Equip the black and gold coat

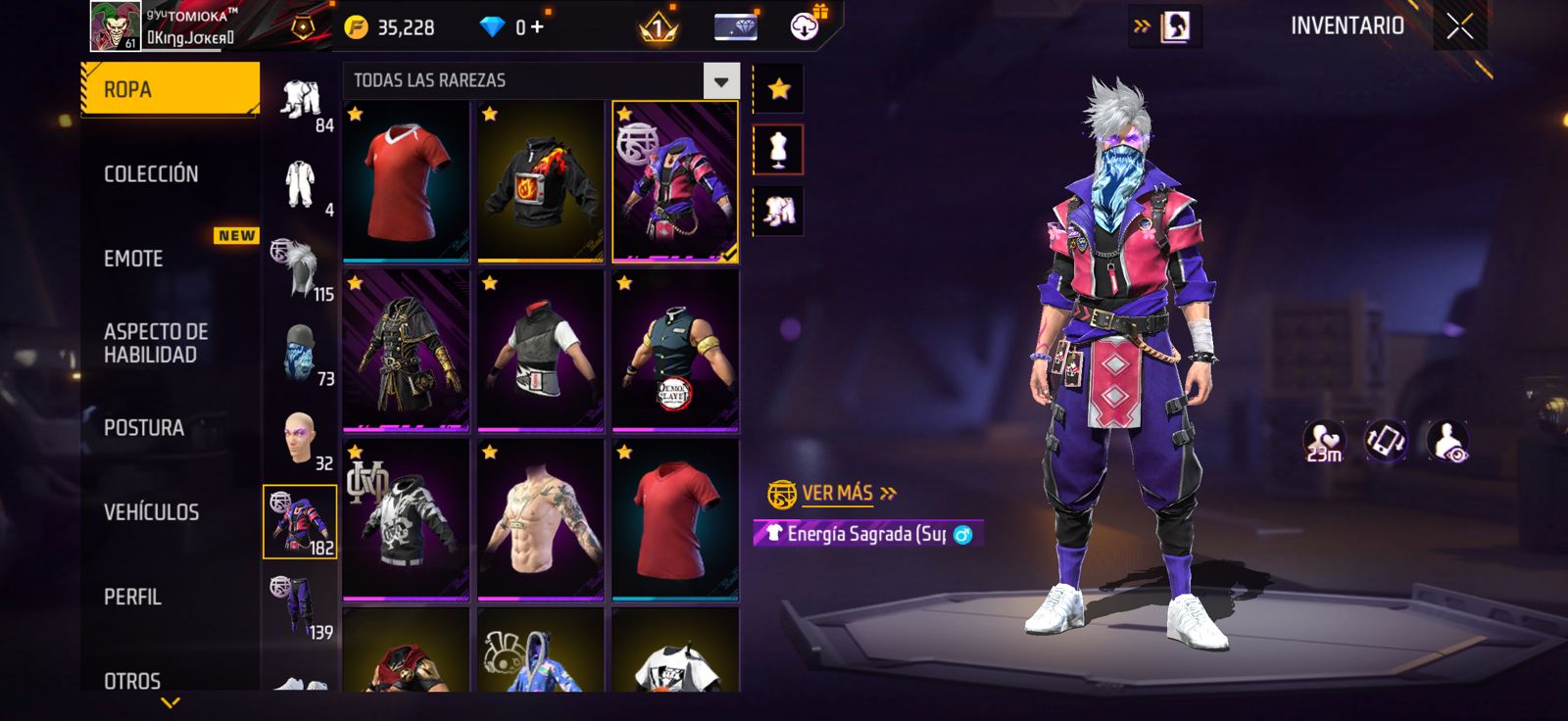tap(406, 351)
